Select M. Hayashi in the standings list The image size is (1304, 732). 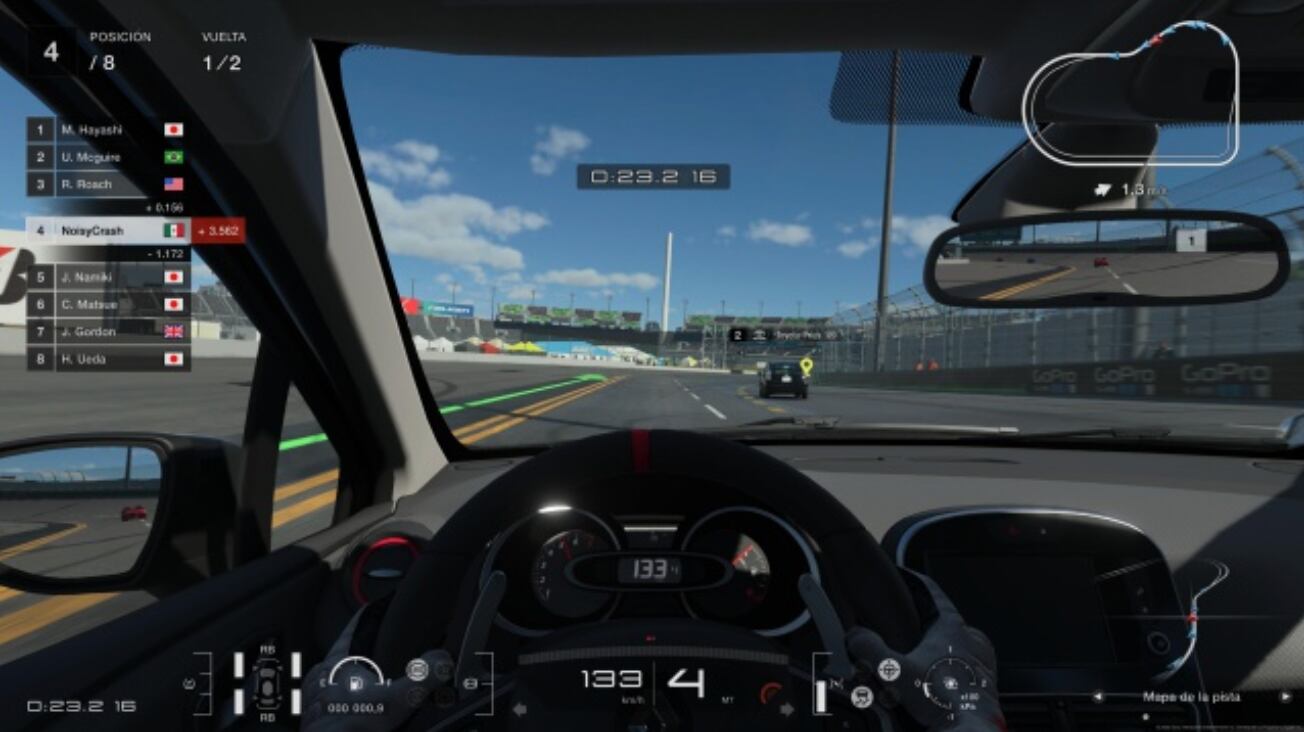click(108, 130)
